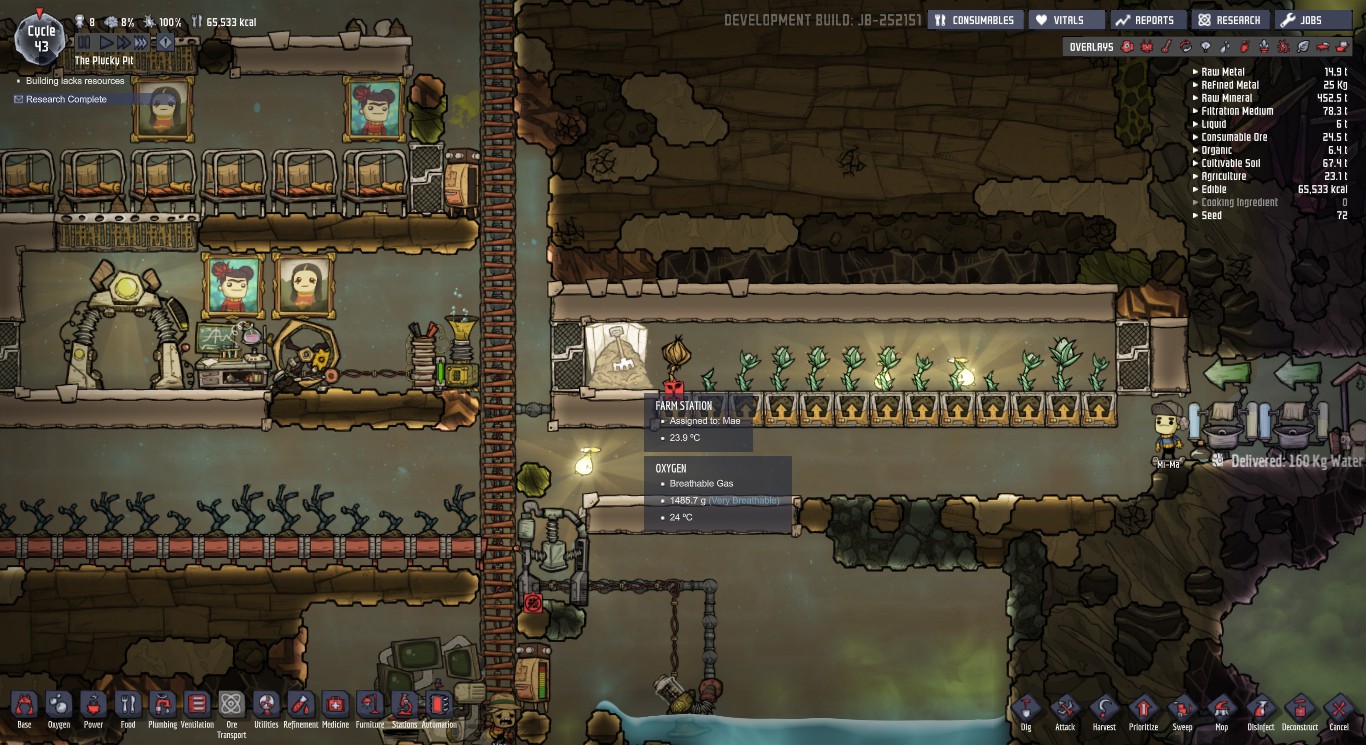Open the Base build category
Image resolution: width=1366 pixels, height=745 pixels.
[24, 706]
